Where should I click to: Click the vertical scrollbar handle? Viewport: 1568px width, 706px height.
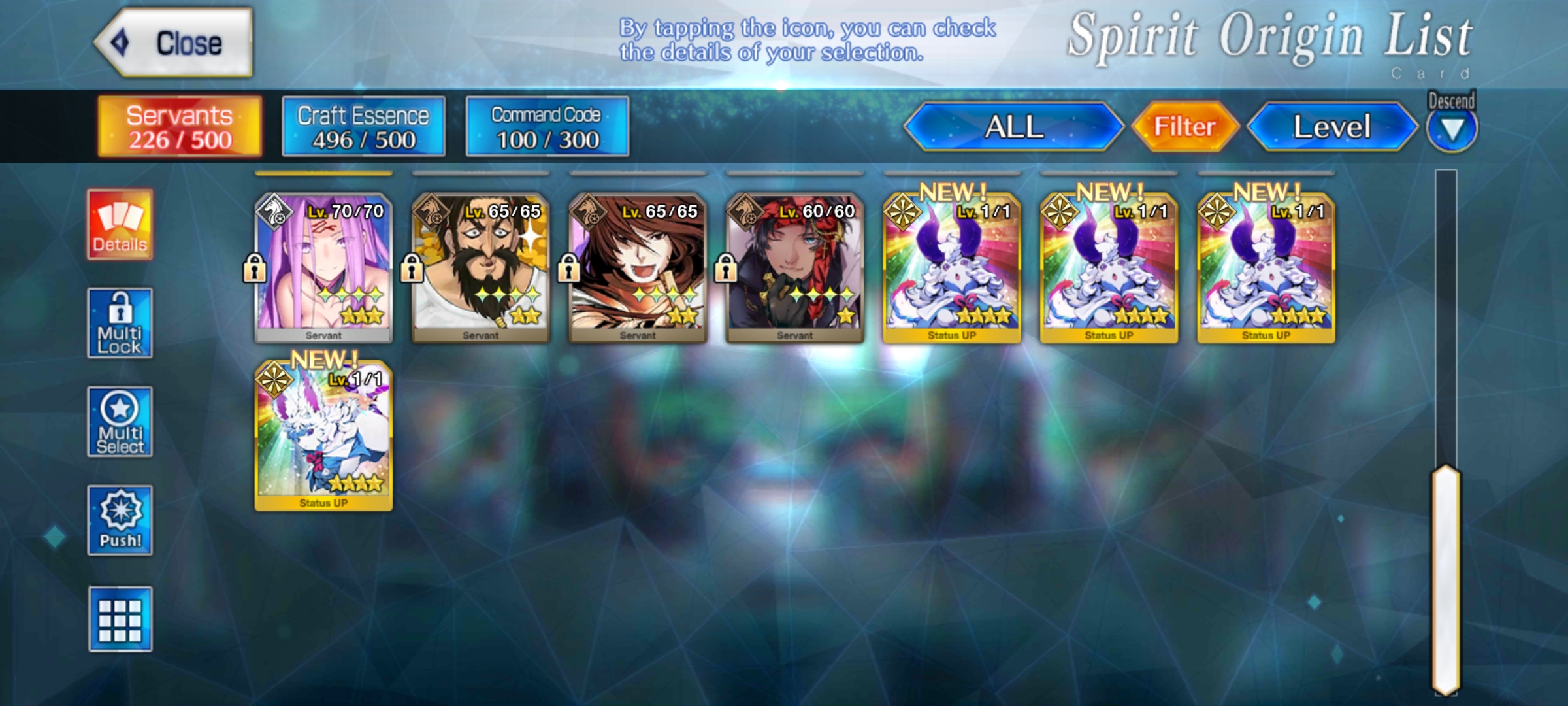[1446, 579]
